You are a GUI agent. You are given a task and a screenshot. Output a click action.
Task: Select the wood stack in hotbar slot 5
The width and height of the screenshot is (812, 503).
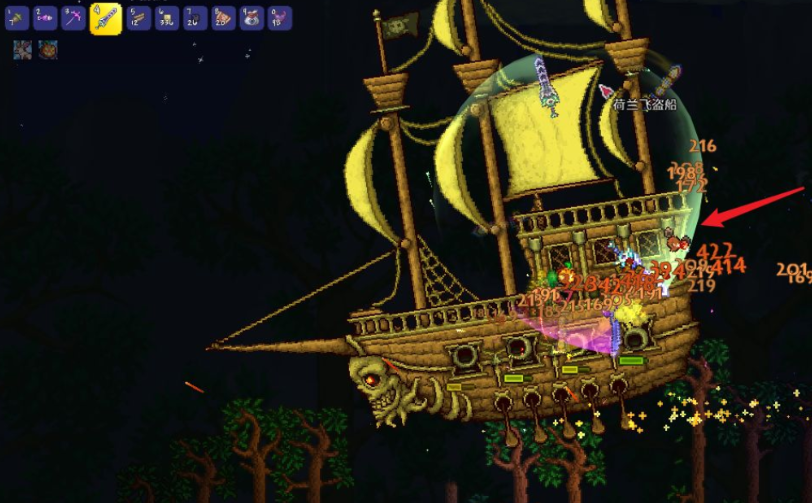point(139,18)
